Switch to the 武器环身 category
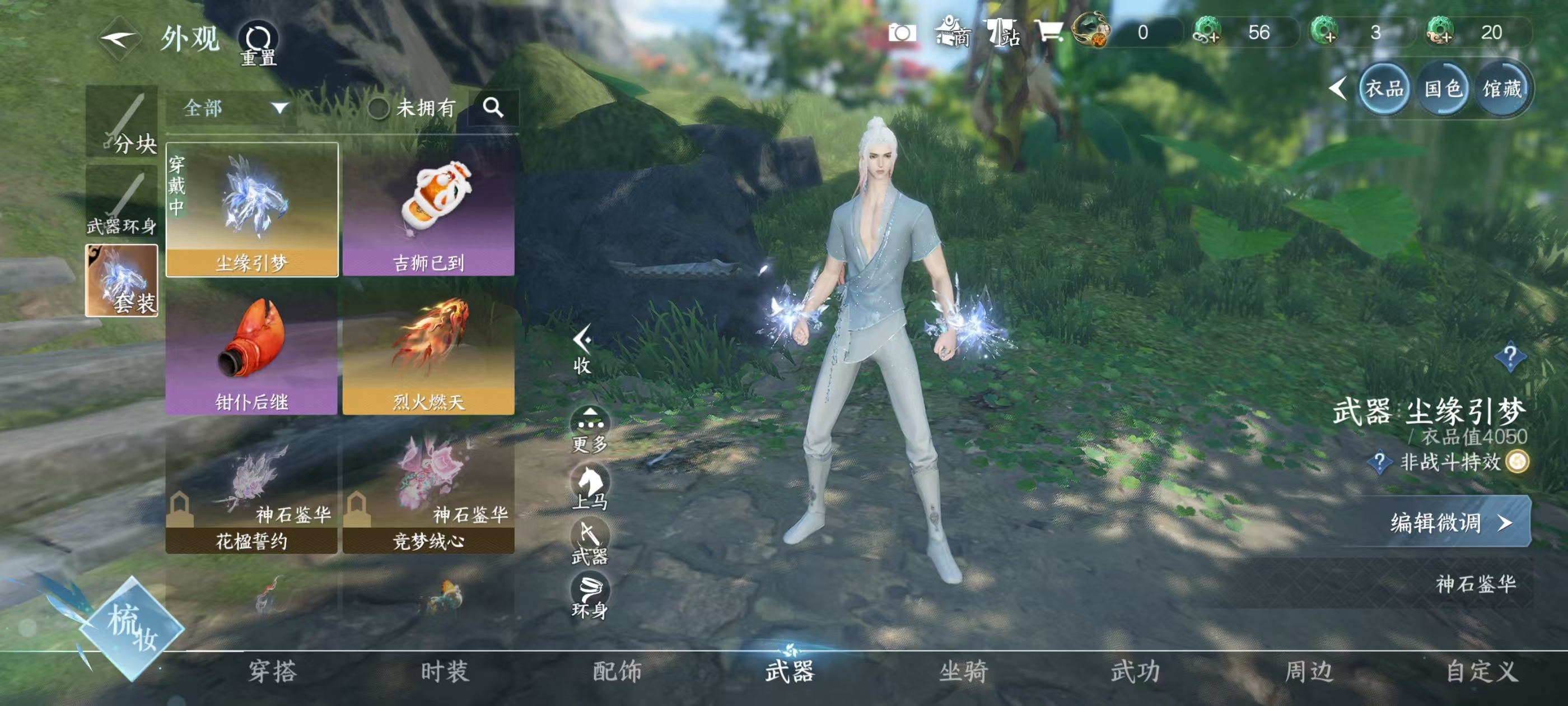The width and height of the screenshot is (1568, 706). coord(122,202)
